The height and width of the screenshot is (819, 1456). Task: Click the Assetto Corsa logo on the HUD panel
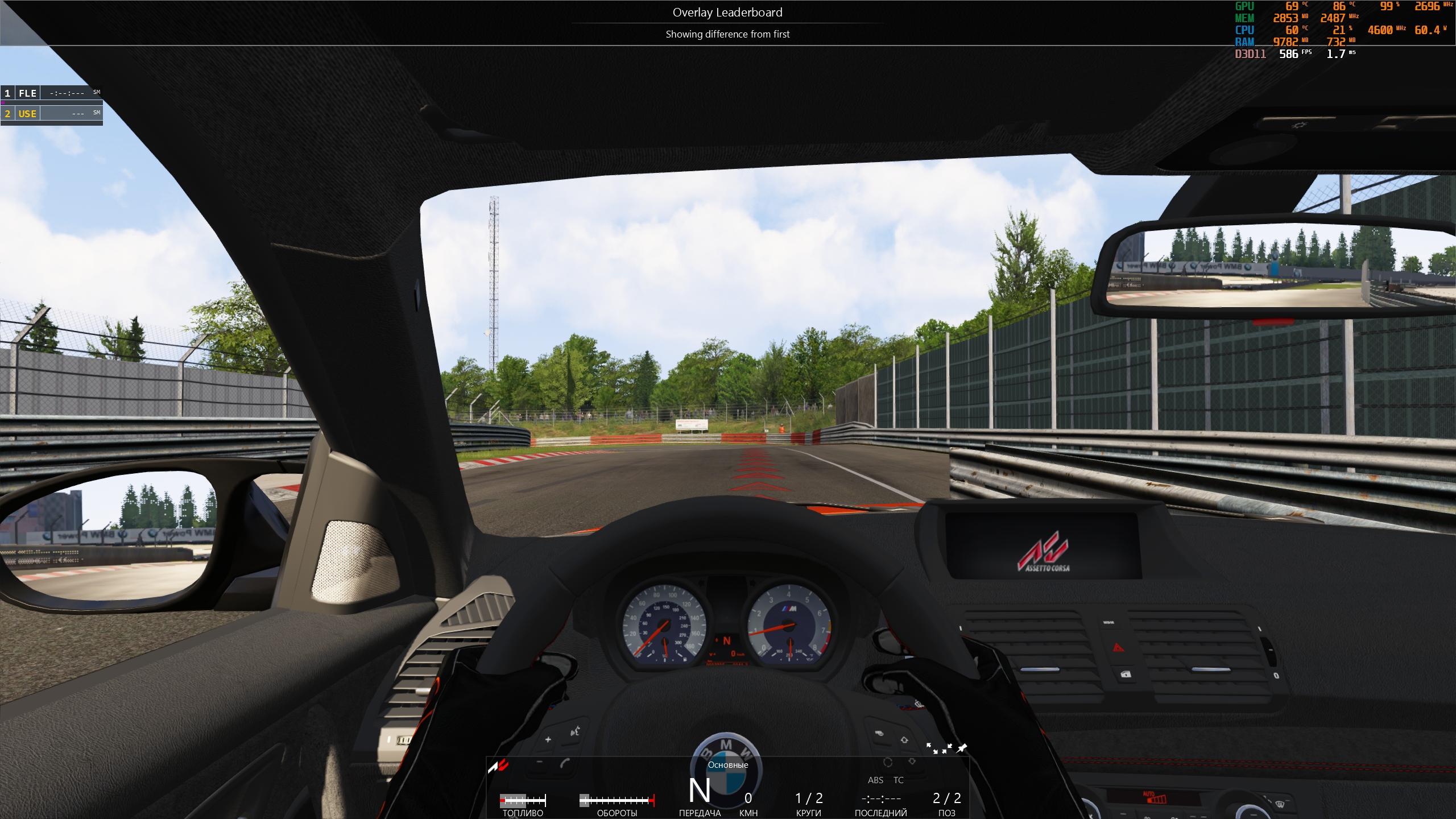coord(498,767)
